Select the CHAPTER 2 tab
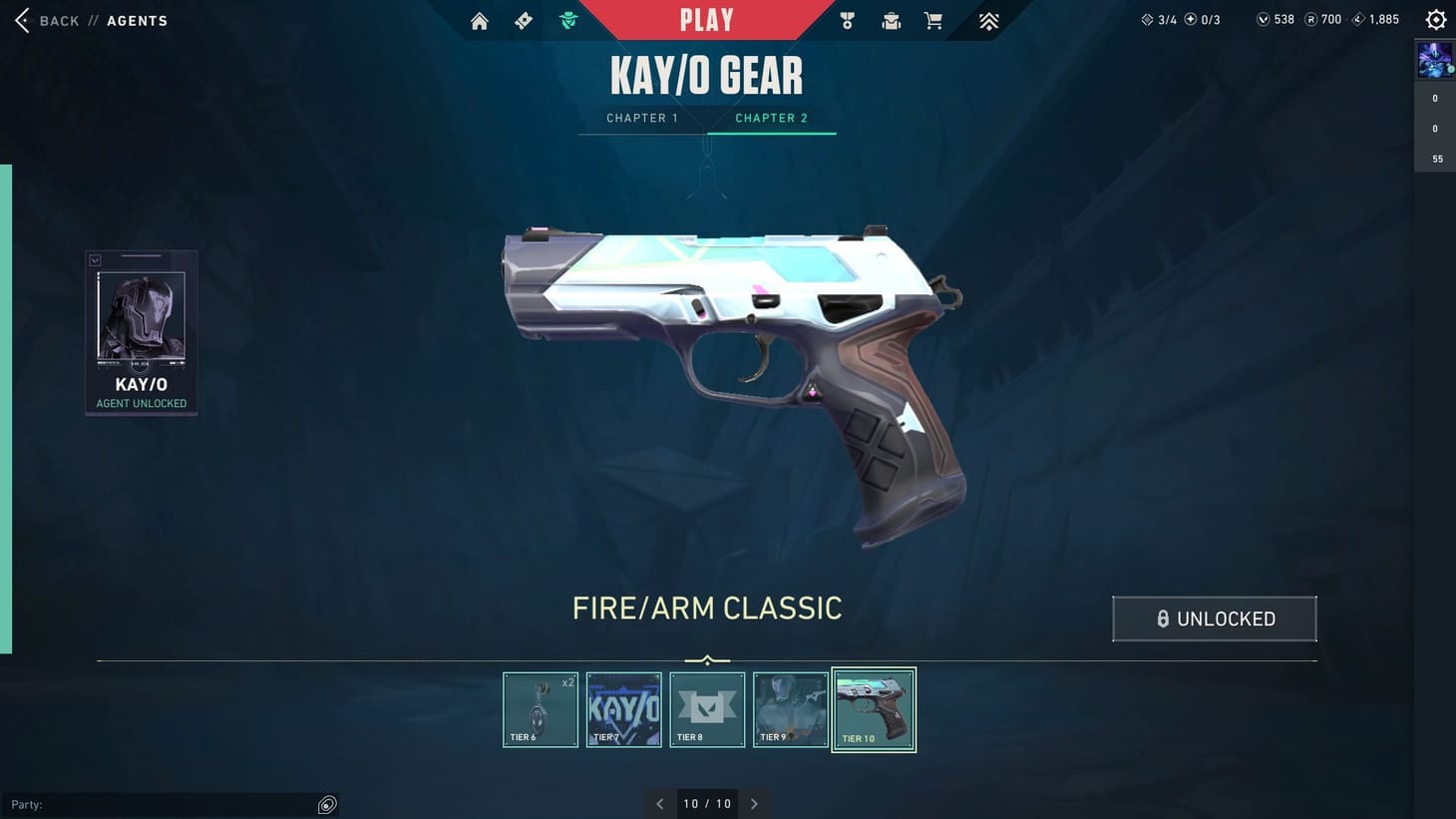Screen dimensions: 1456x819 pos(770,118)
